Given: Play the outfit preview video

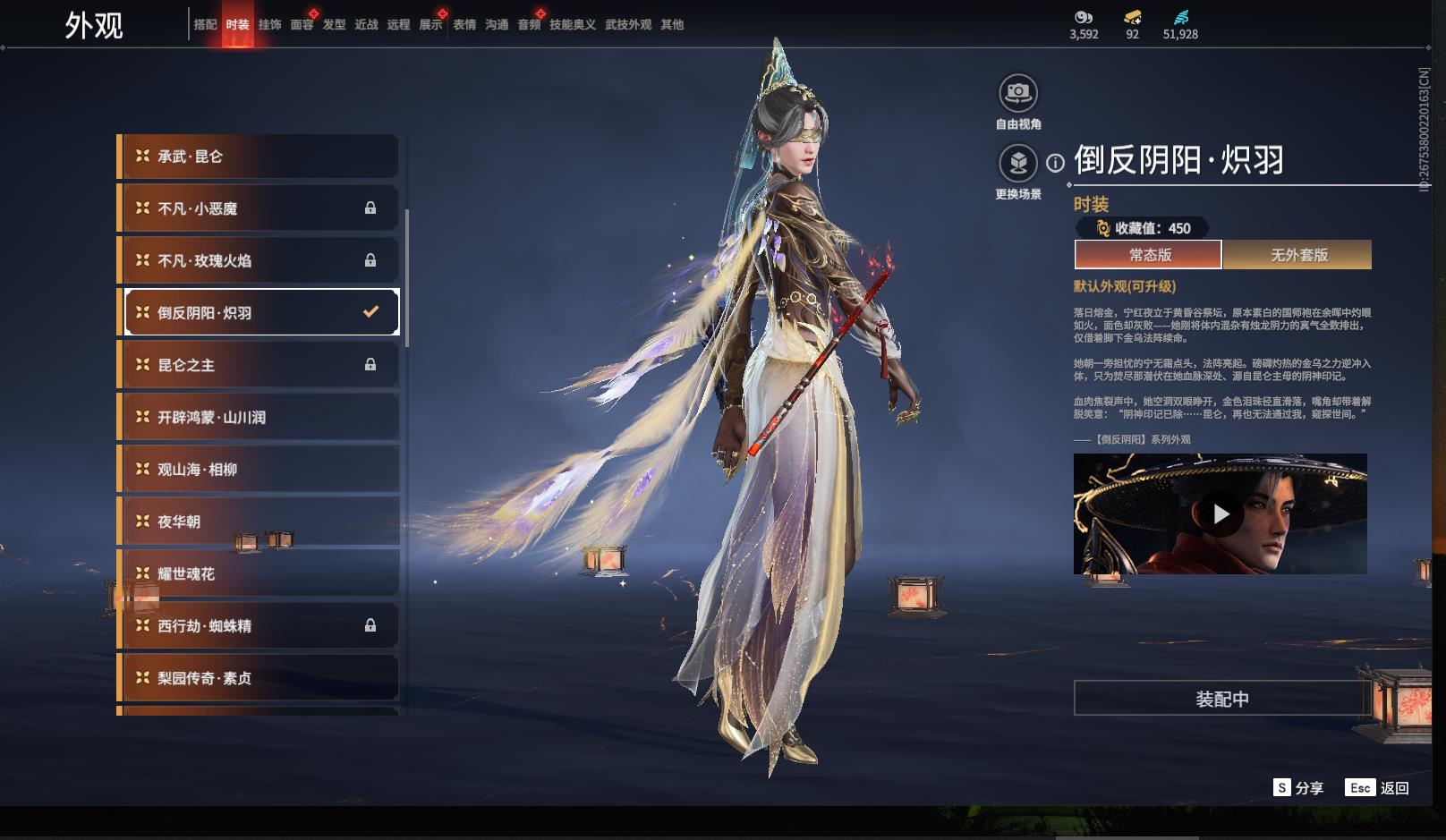Looking at the screenshot, I should [x=1221, y=514].
